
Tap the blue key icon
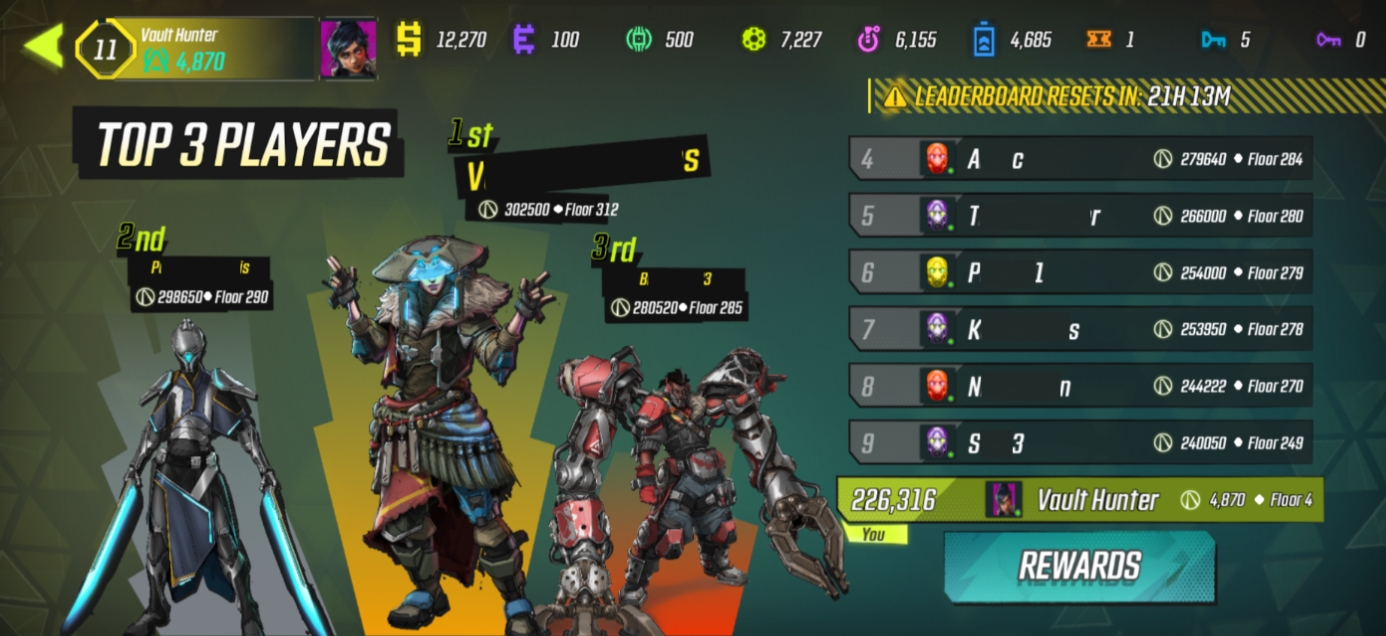[1213, 40]
